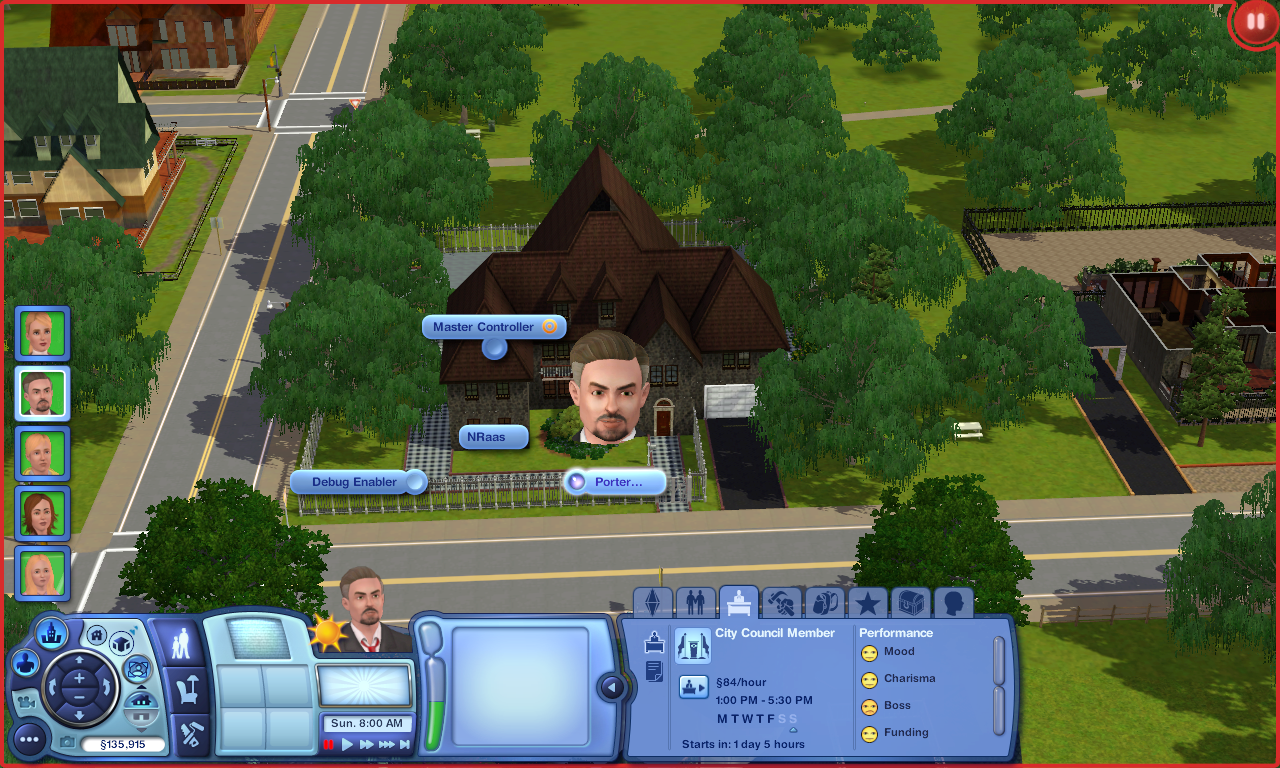
Task: Collapse the info panel with the left arrow
Action: coord(611,687)
